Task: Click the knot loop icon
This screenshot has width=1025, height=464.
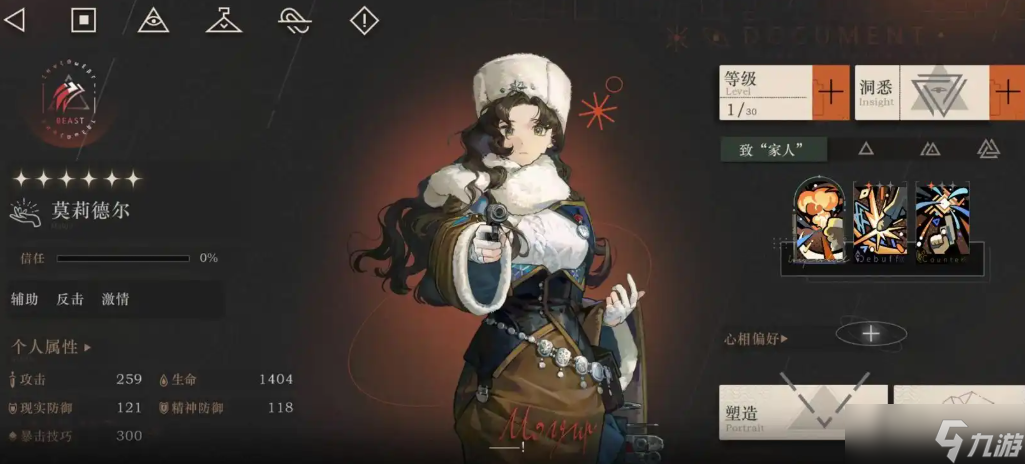Action: click(x=293, y=20)
